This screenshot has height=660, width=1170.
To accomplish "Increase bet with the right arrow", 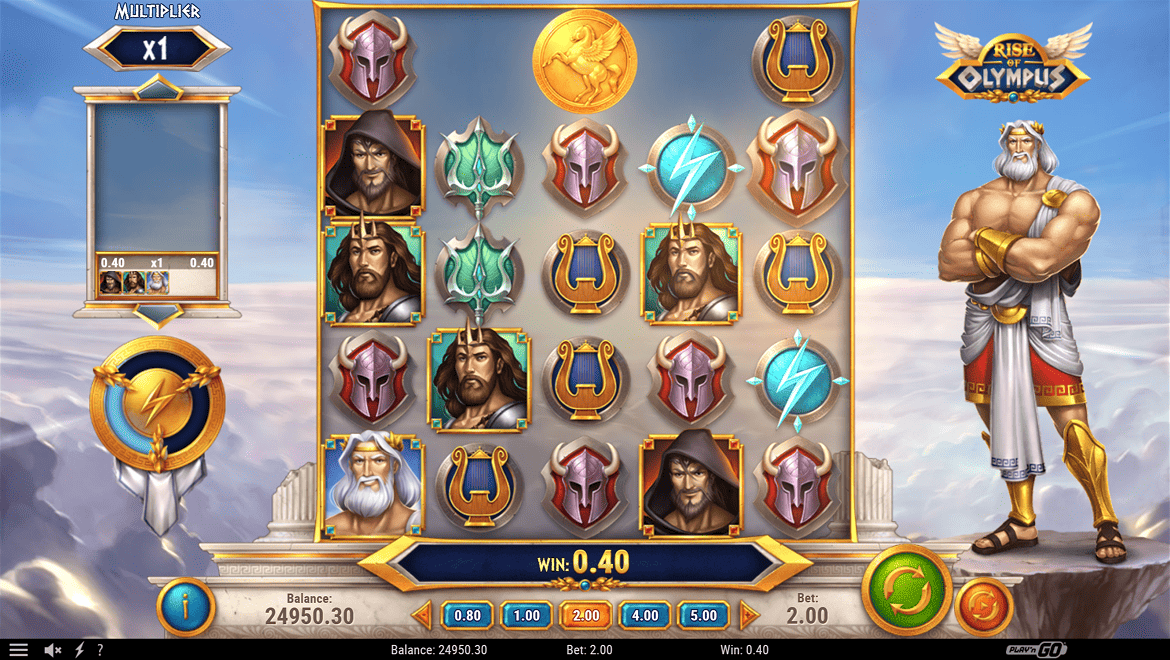I will 749,615.
